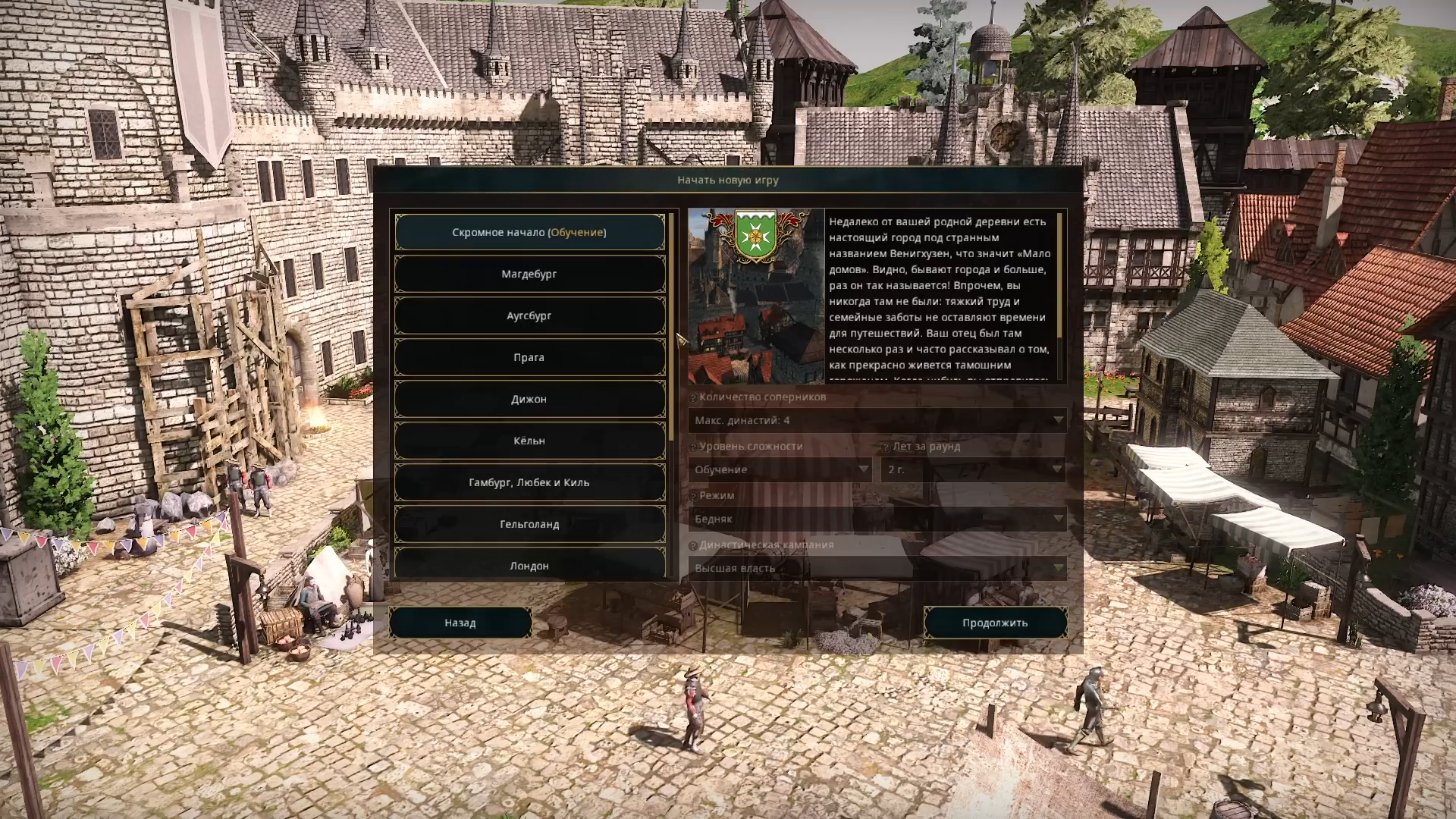Open the Высшая власть campaign dropdown
The image size is (1456, 819).
[x=877, y=568]
